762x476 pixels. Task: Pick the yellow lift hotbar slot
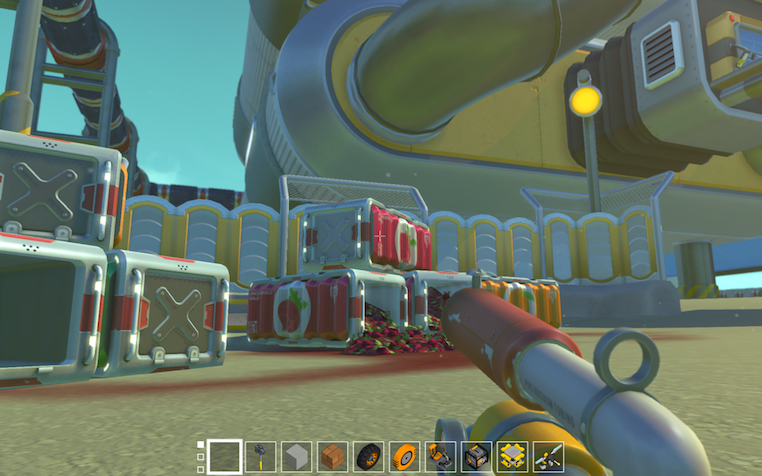[513, 457]
